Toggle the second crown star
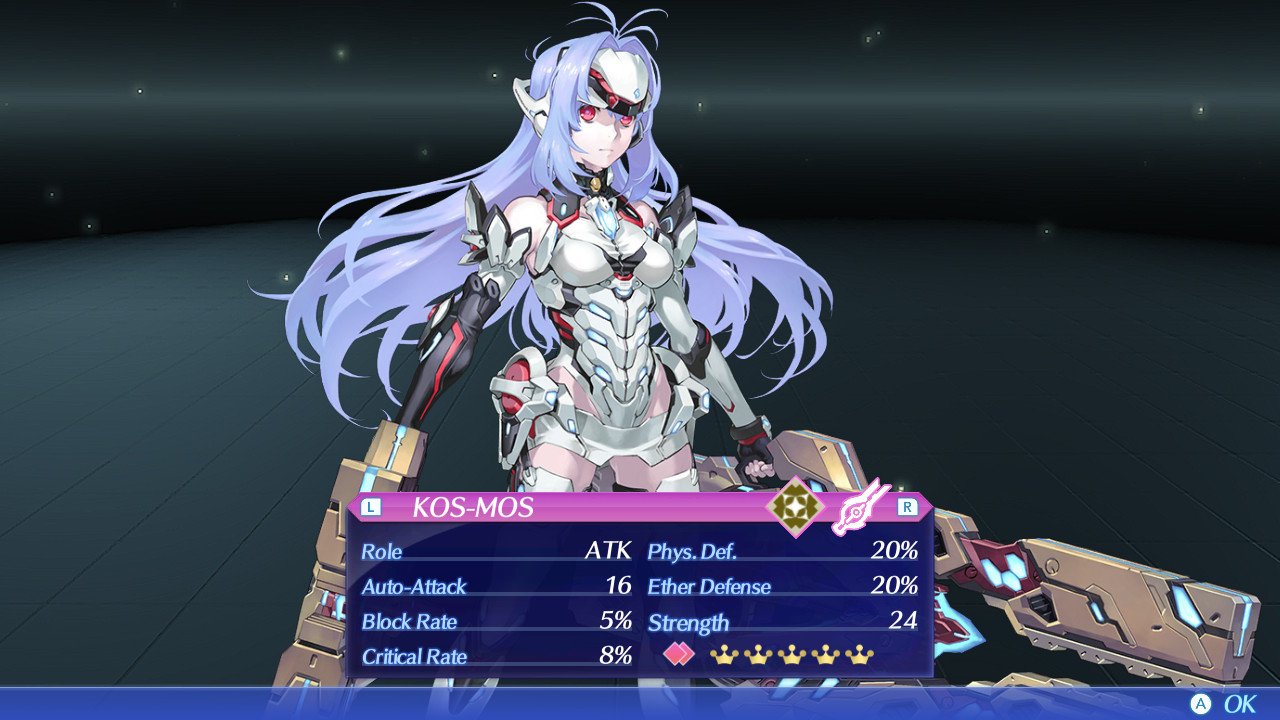Viewport: 1280px width, 720px height. pyautogui.click(x=757, y=655)
